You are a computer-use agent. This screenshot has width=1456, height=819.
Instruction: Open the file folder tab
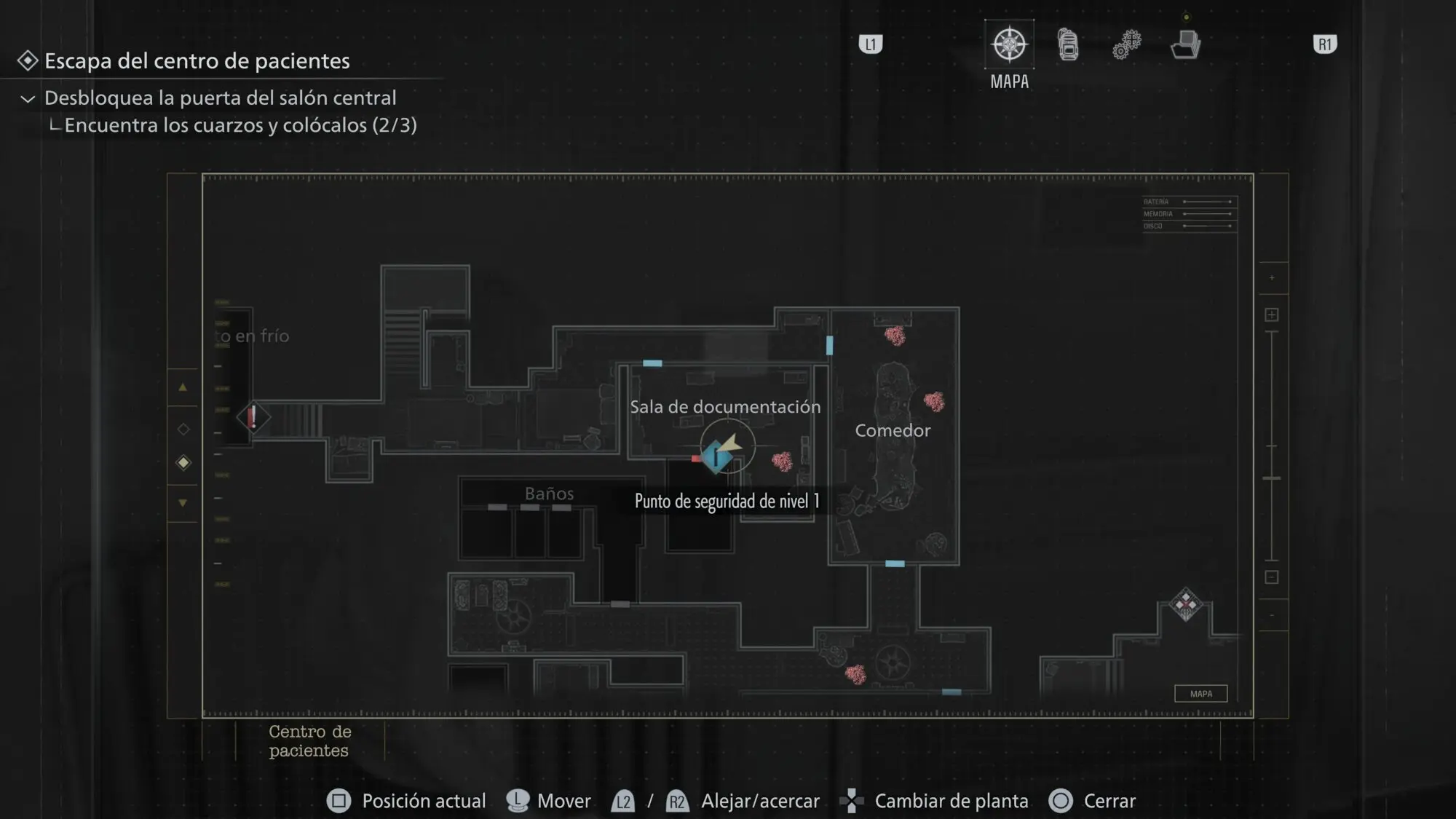point(1185,45)
